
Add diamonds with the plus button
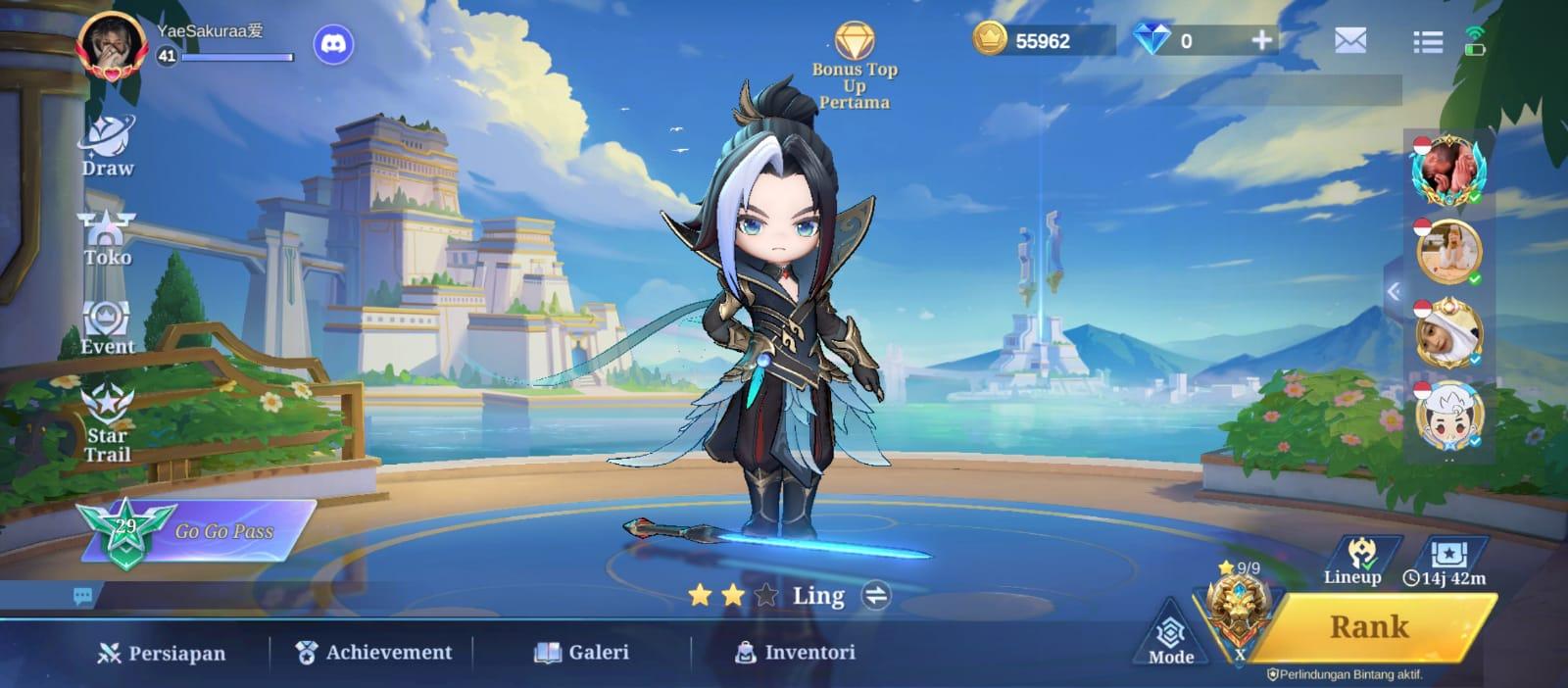pyautogui.click(x=1261, y=40)
